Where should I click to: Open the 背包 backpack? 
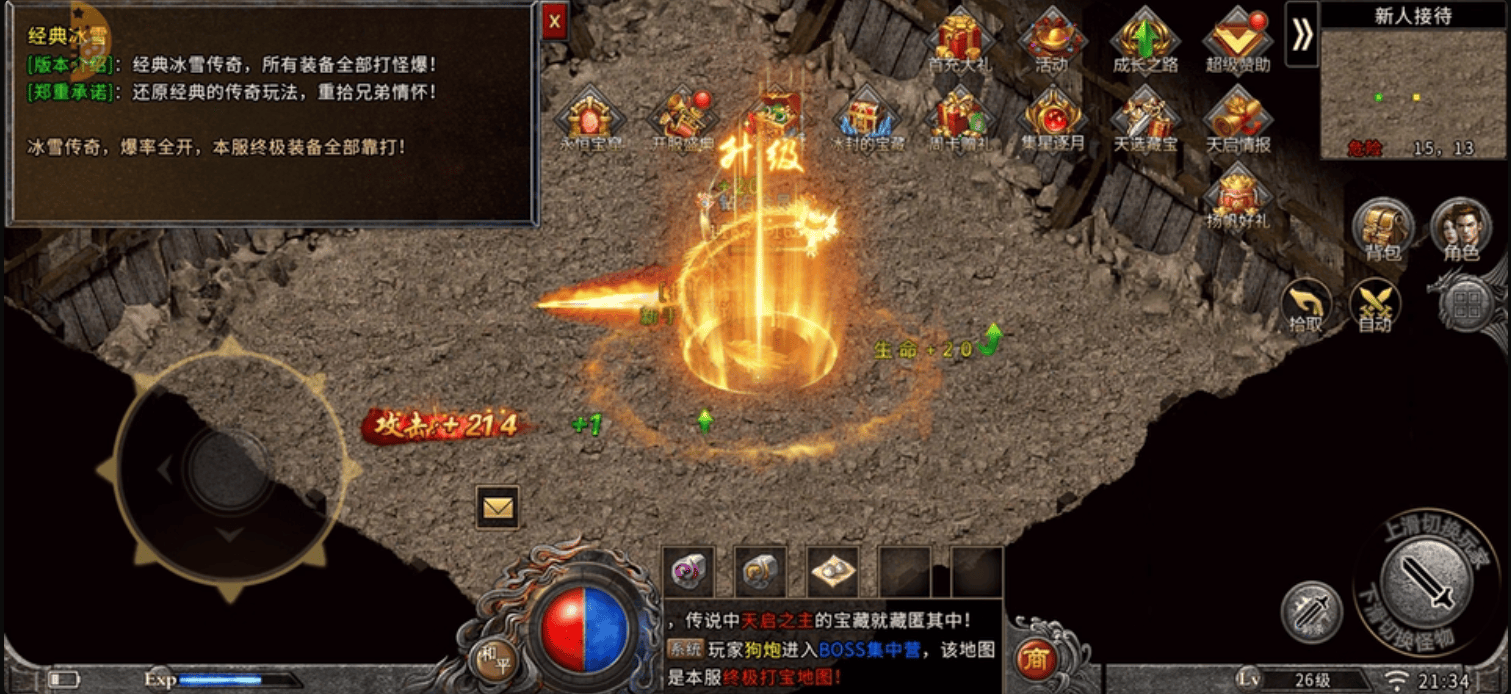coord(1383,228)
